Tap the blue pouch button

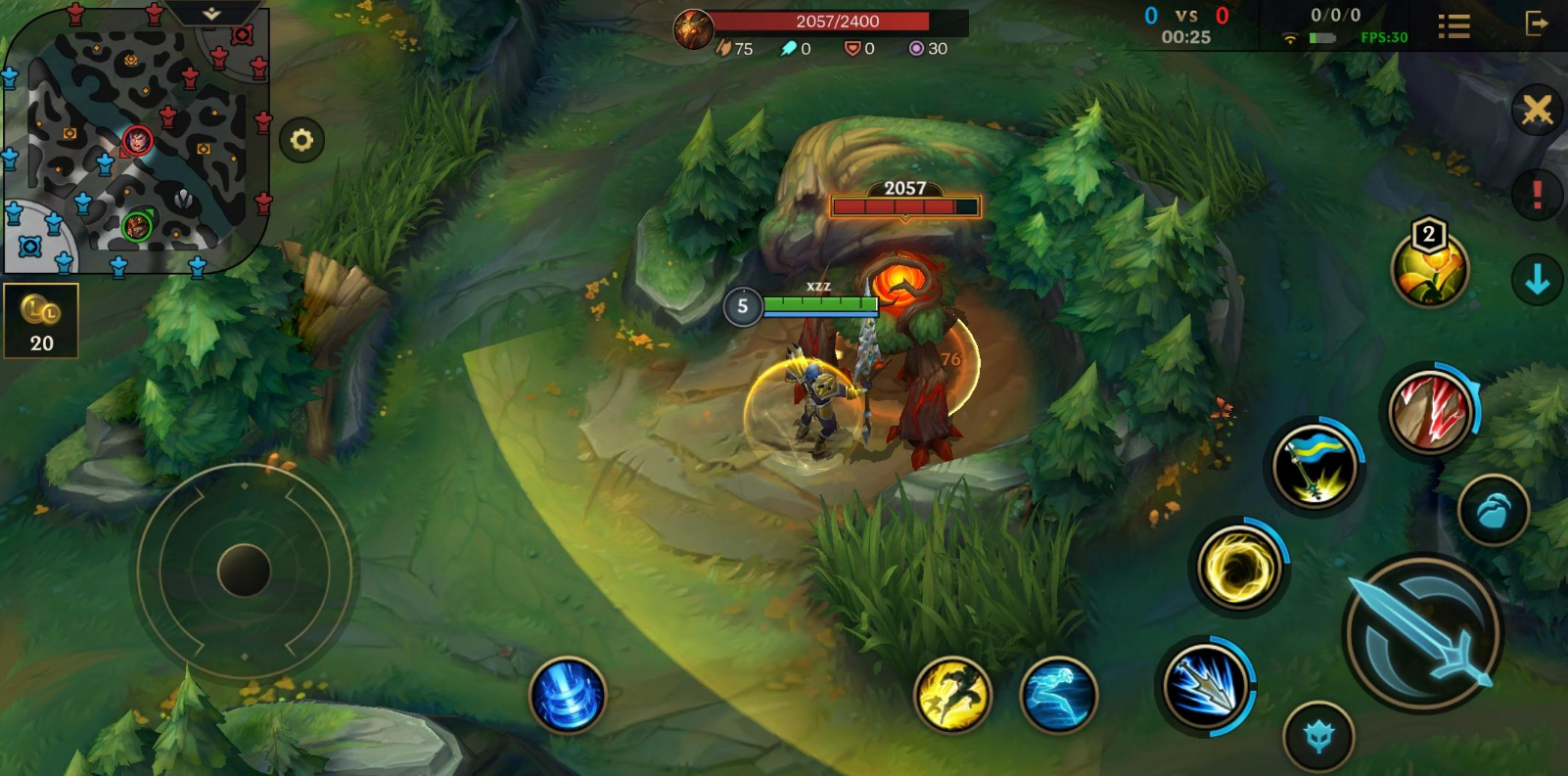click(x=1493, y=510)
